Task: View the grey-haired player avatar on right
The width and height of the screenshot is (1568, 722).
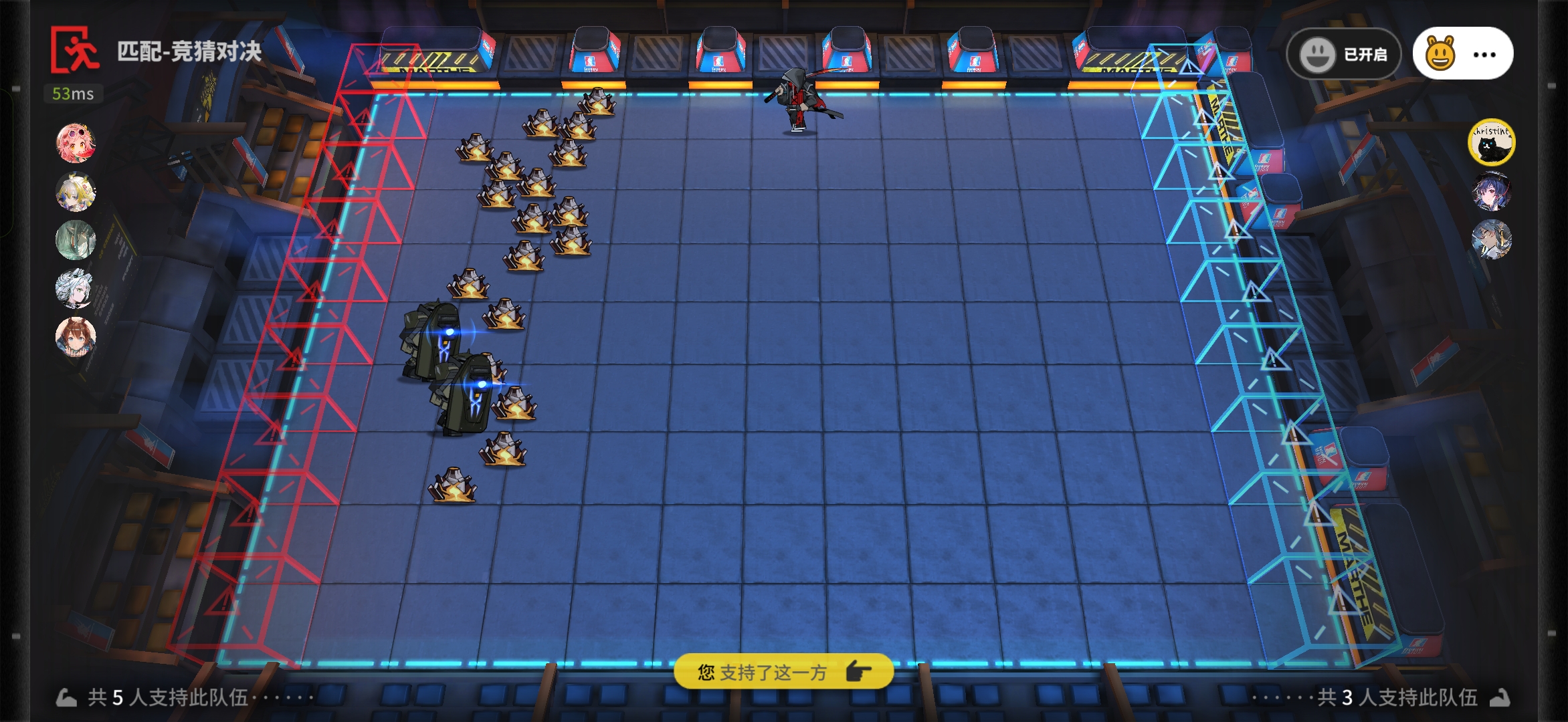Action: coord(1491,239)
